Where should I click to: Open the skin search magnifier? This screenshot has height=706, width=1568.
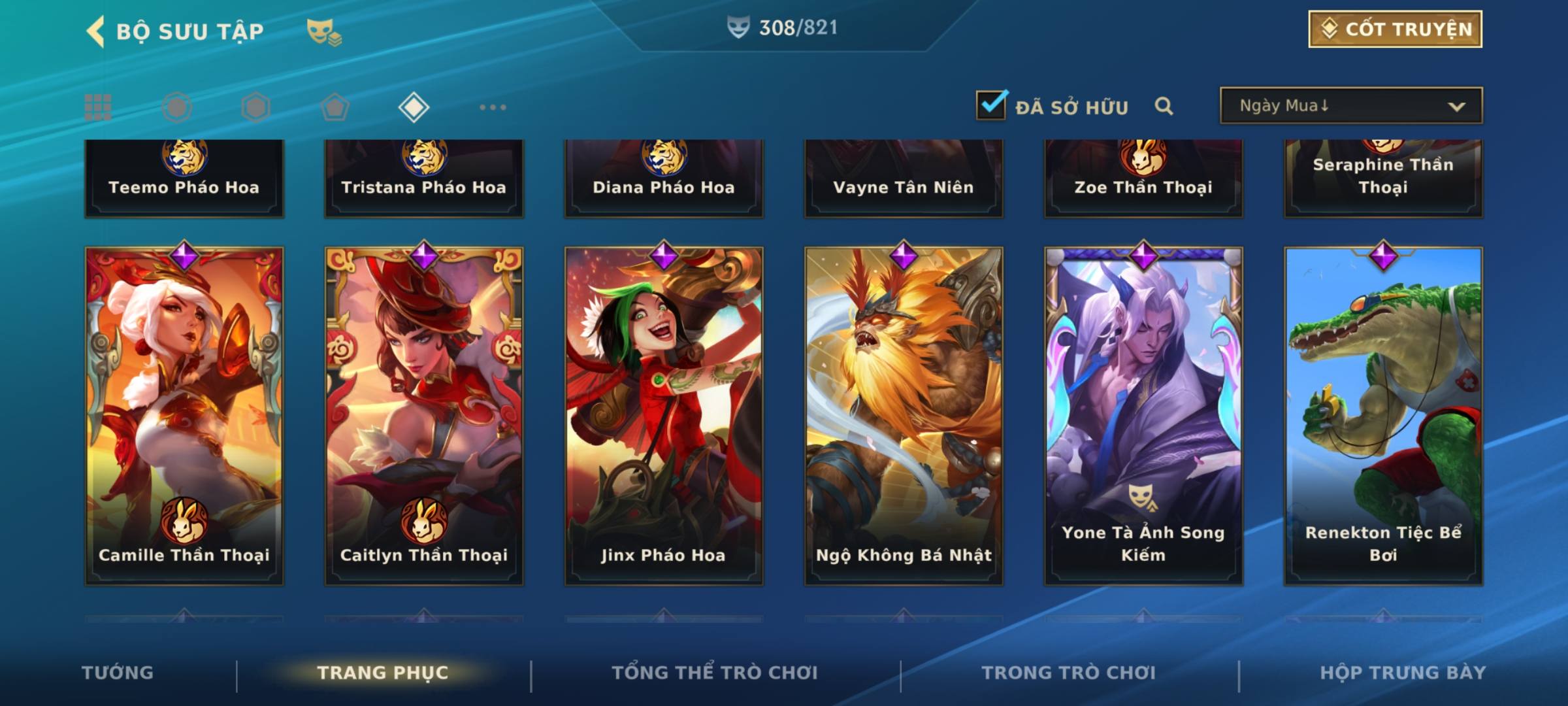click(x=1164, y=106)
